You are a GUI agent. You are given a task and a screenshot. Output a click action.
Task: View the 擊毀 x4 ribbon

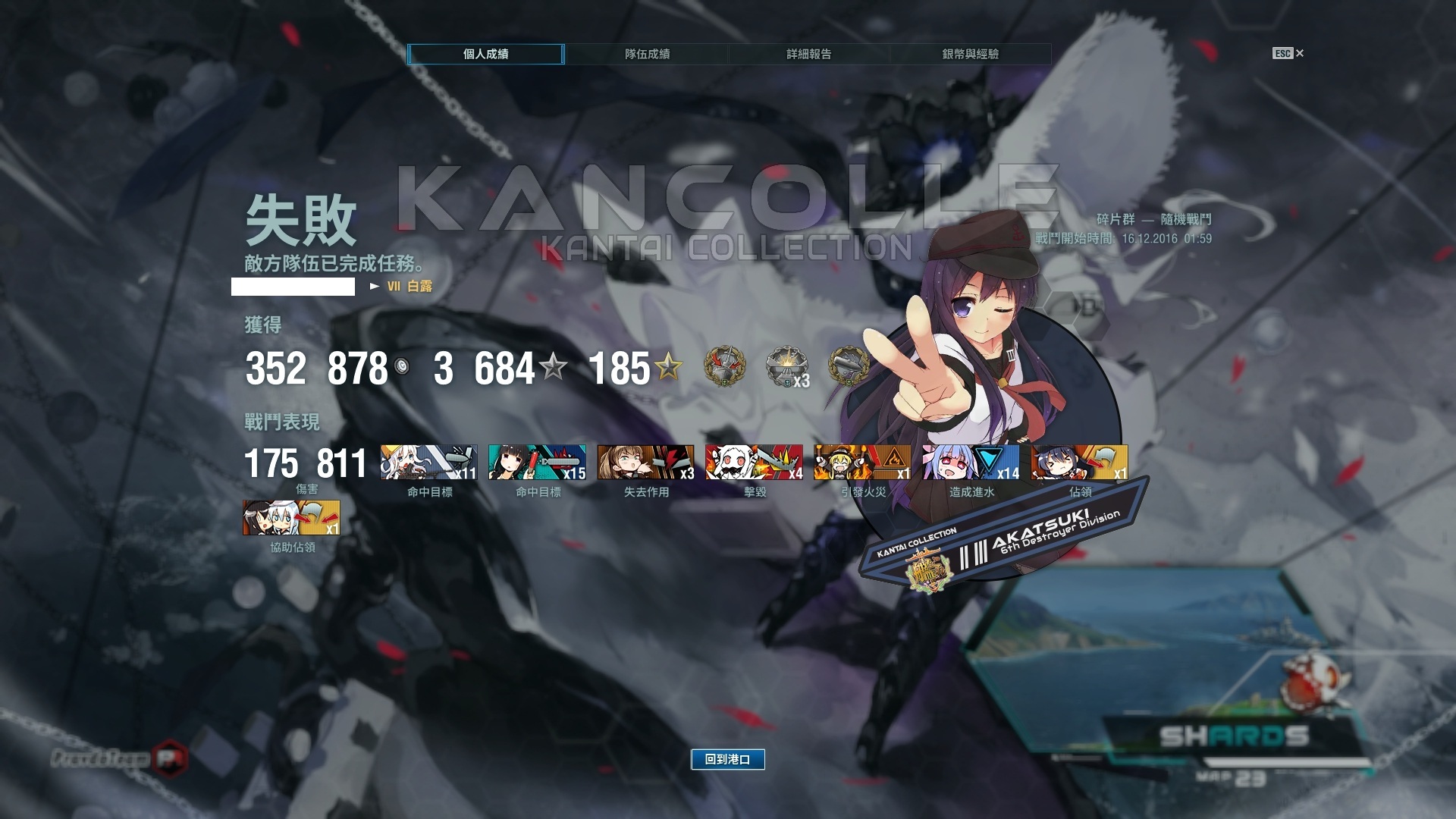click(x=754, y=463)
